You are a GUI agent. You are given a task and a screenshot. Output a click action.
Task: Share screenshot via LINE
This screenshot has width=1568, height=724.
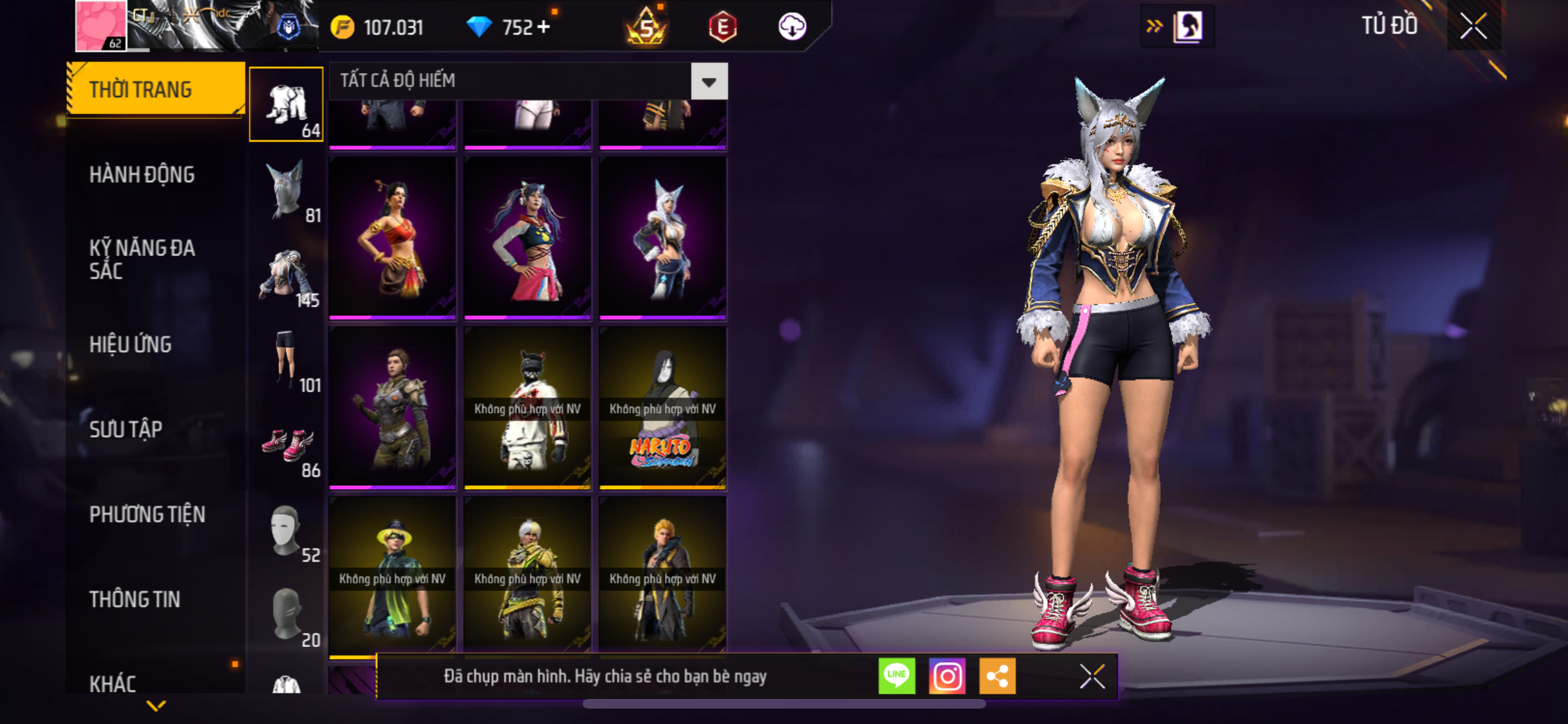tap(897, 676)
